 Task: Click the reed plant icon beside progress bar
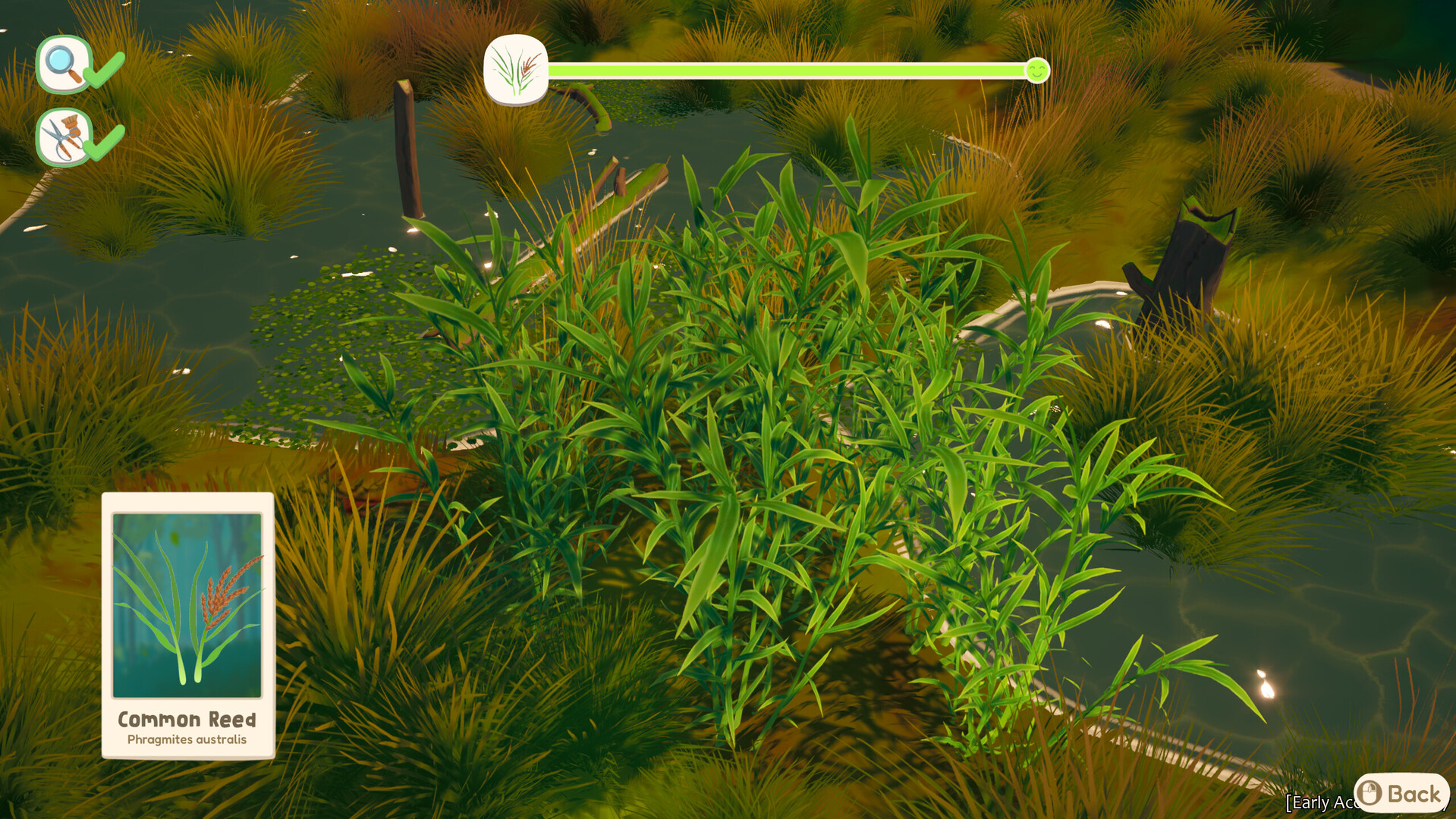point(516,71)
